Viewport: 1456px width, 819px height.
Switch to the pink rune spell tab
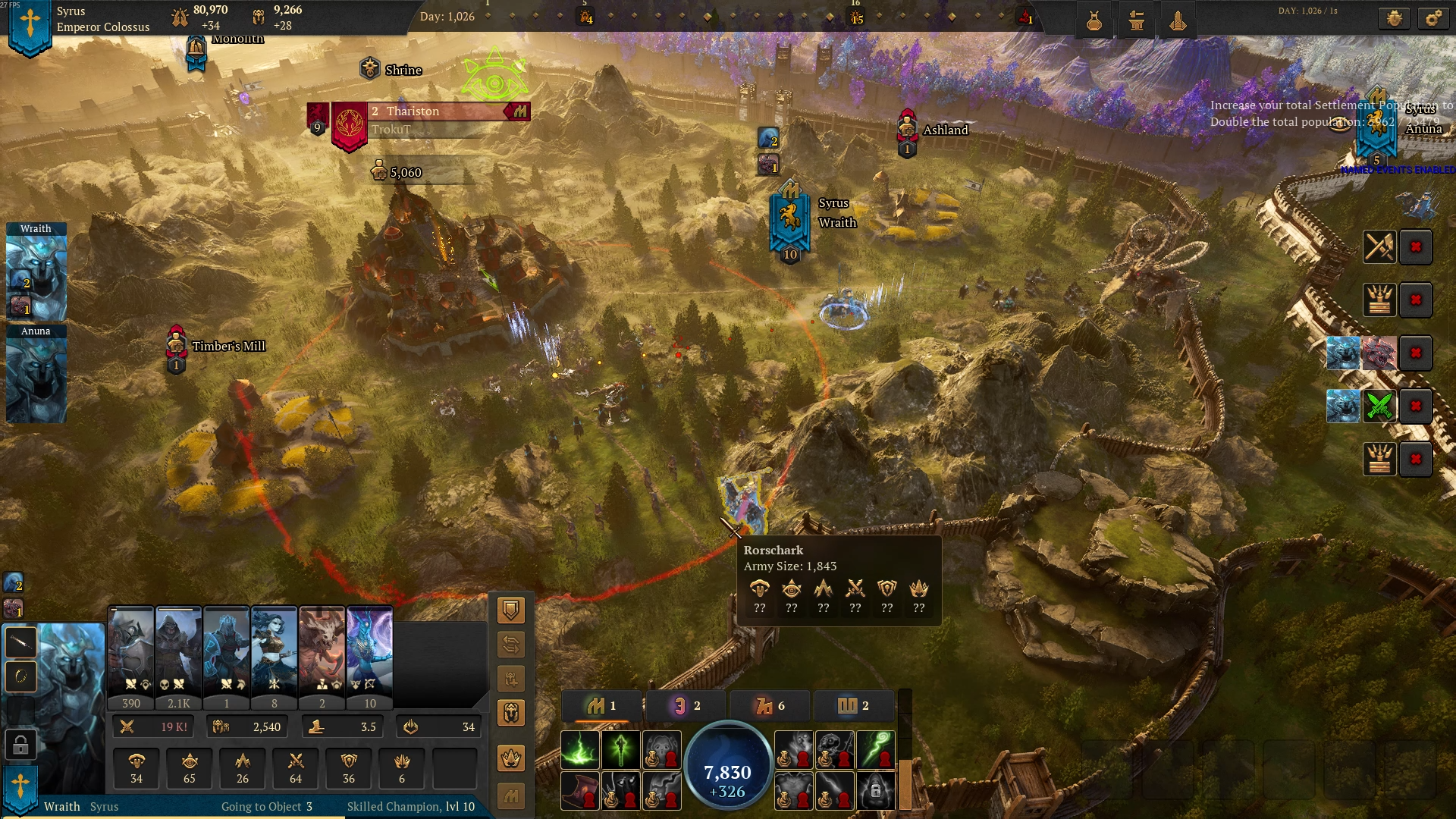click(686, 706)
